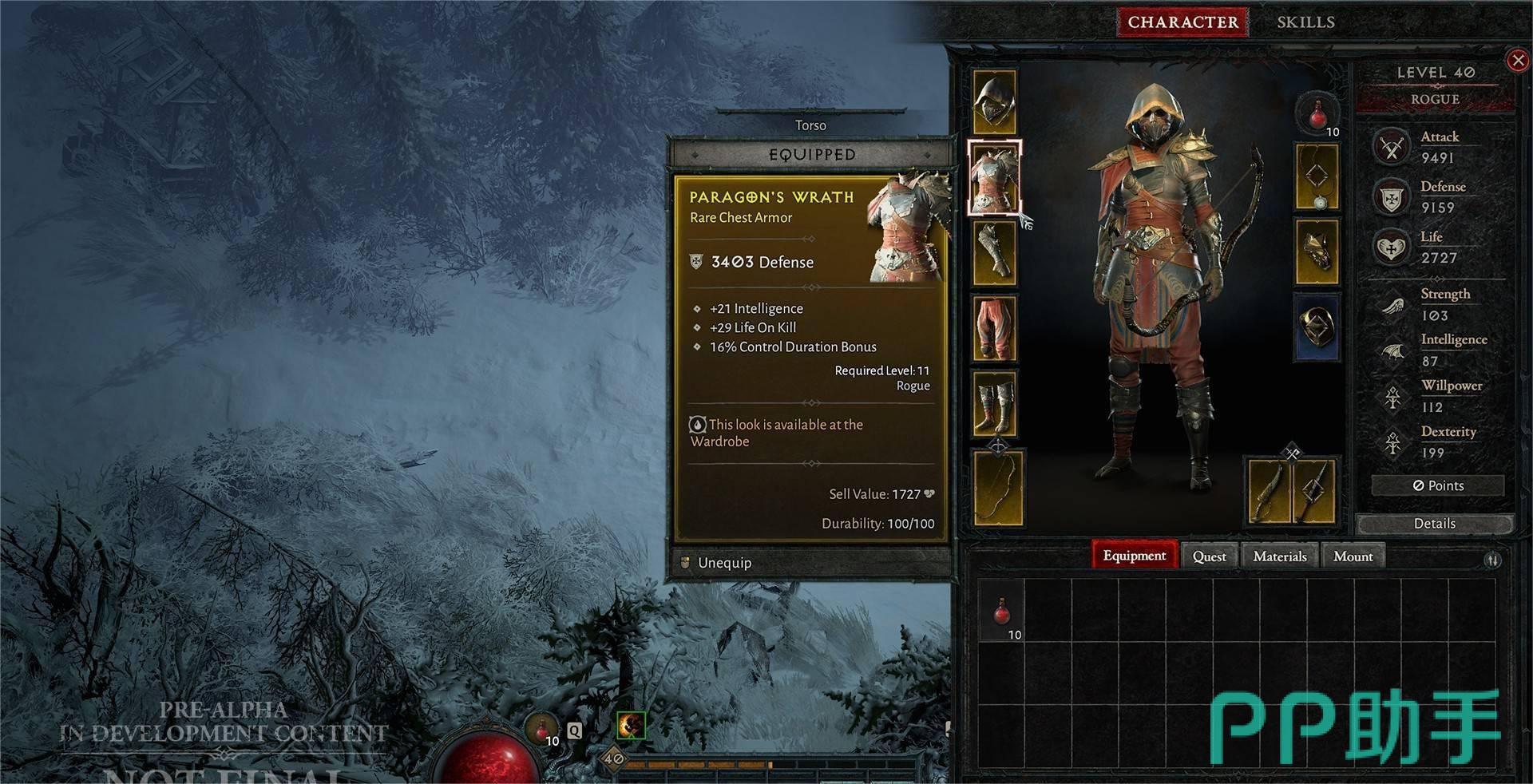Viewport: 1533px width, 784px height.
Task: Select the blue-backed ring slot
Action: [1317, 328]
